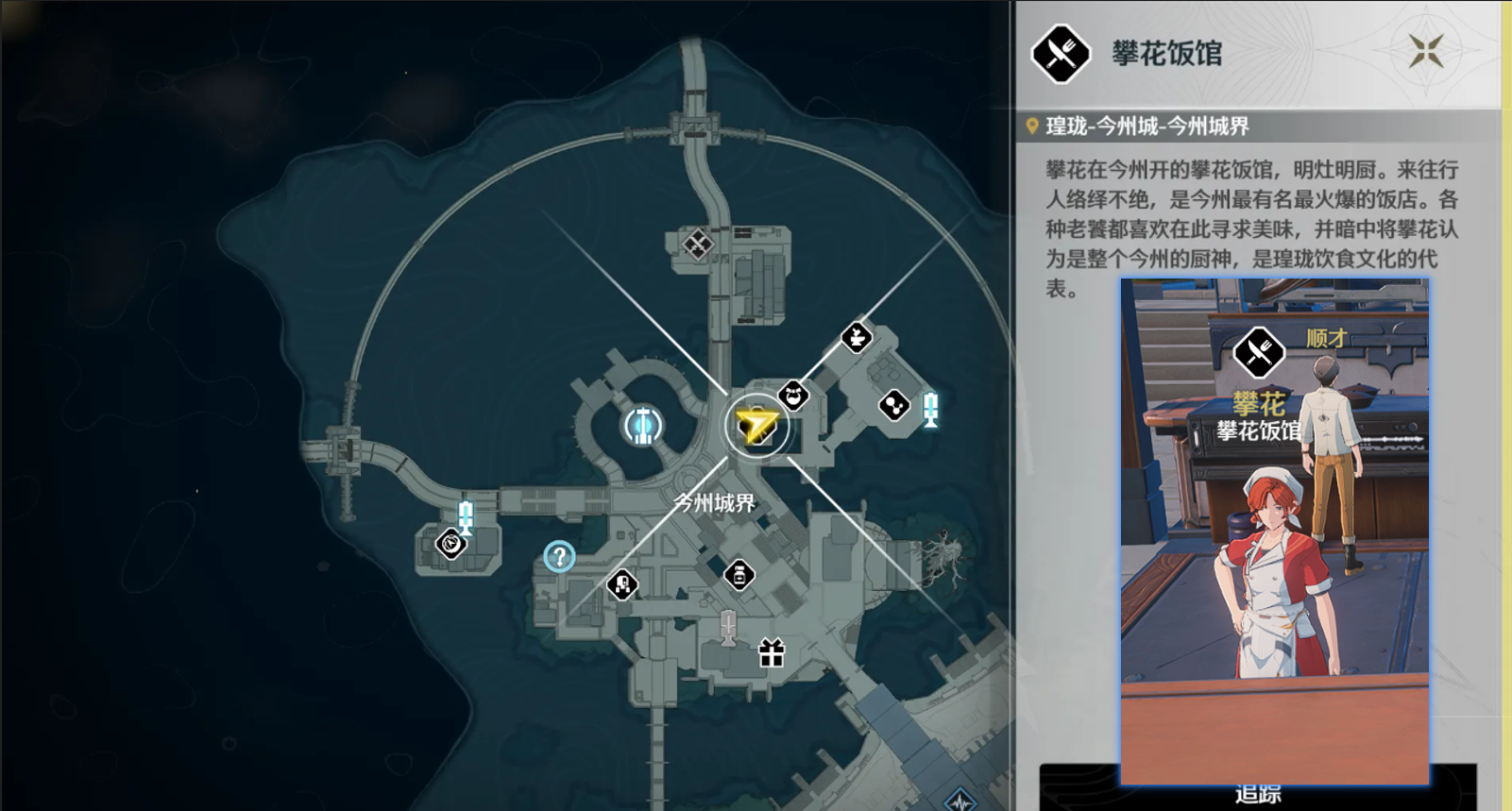Select the glowing beacon above the compass marker

point(466,516)
